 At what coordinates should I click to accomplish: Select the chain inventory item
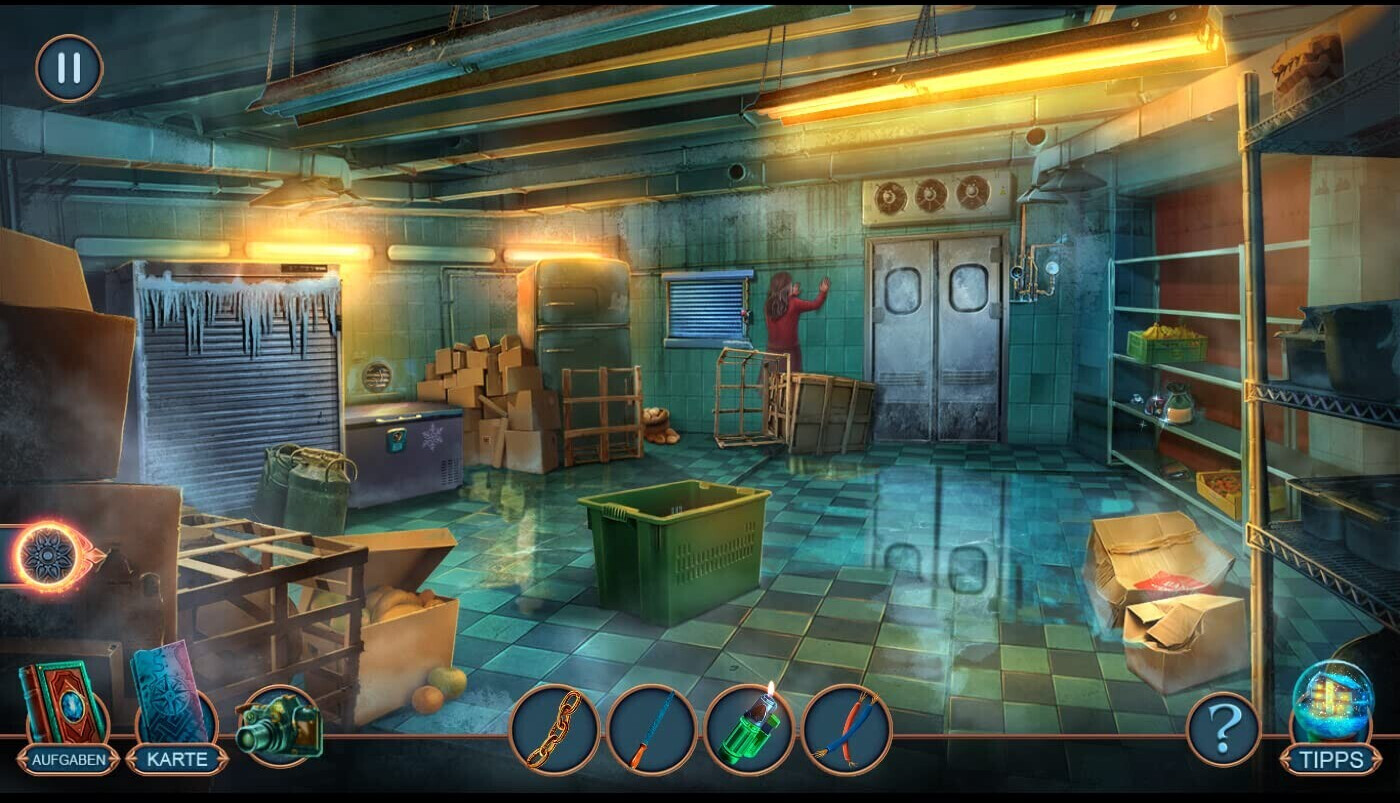pyautogui.click(x=554, y=730)
